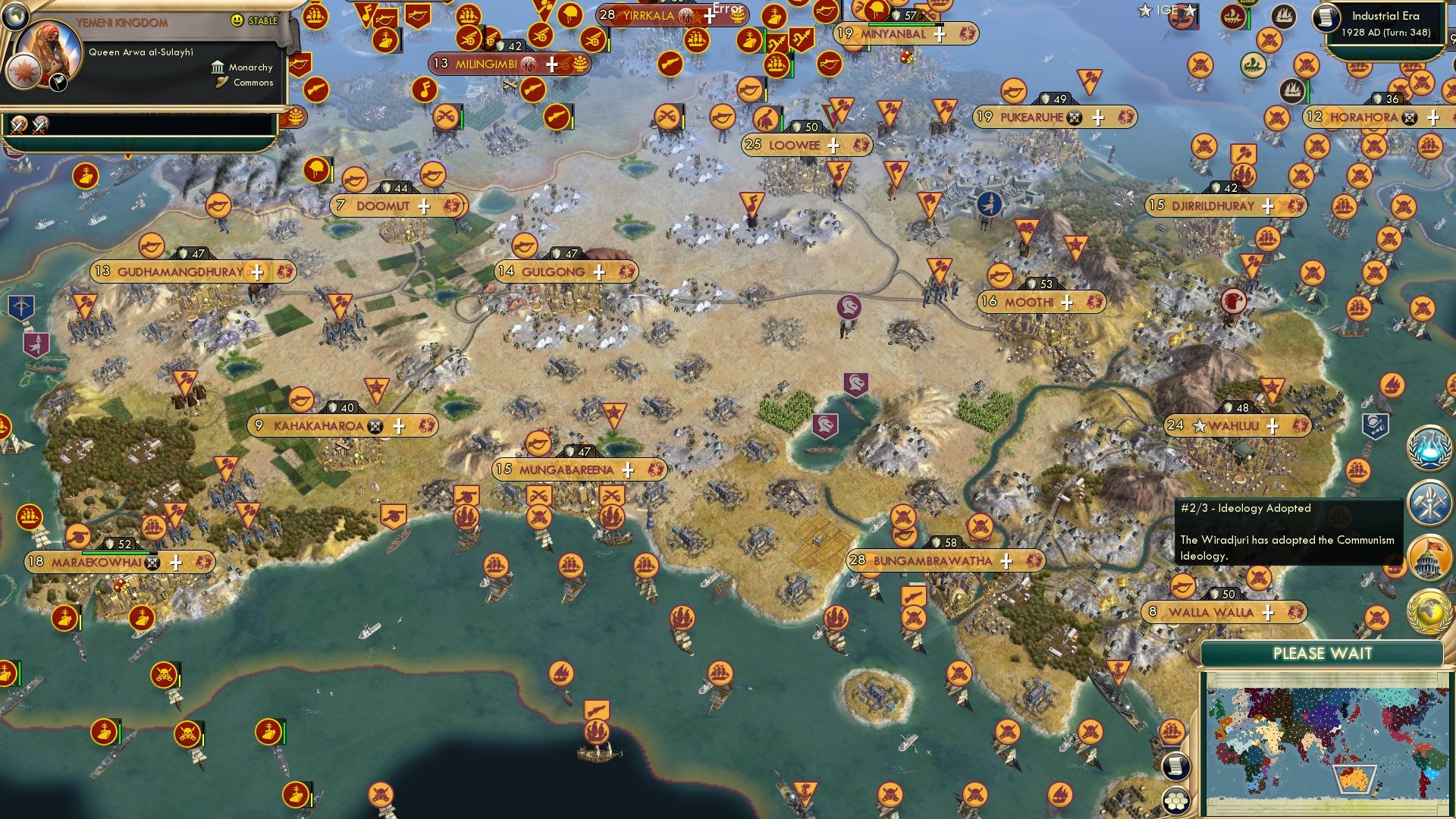Click the white flag on the leader panel
This screenshot has width=1456, height=819.
(x=58, y=83)
